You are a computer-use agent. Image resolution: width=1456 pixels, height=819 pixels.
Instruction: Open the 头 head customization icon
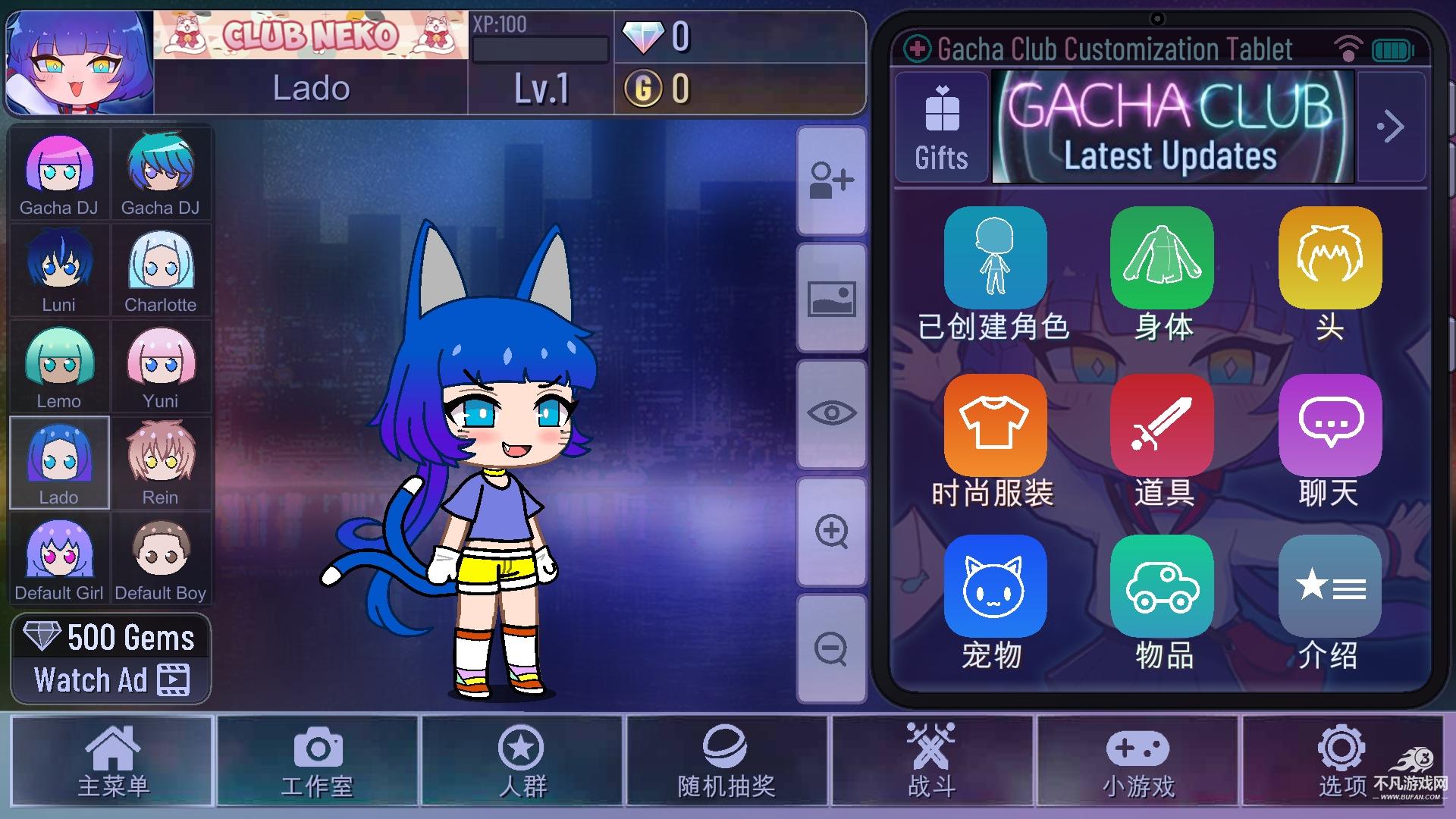(1329, 258)
